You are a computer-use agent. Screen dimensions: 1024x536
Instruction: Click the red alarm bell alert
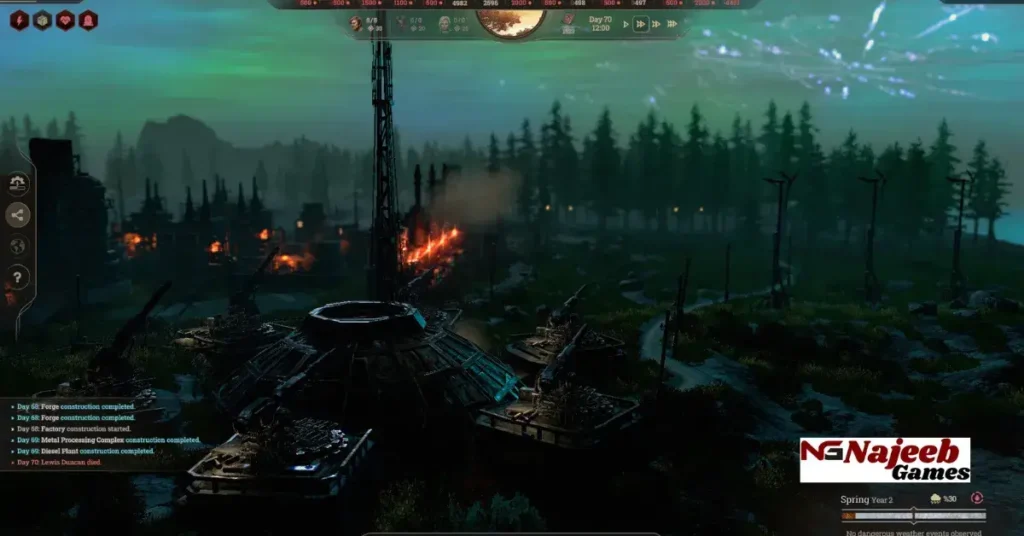pos(88,20)
